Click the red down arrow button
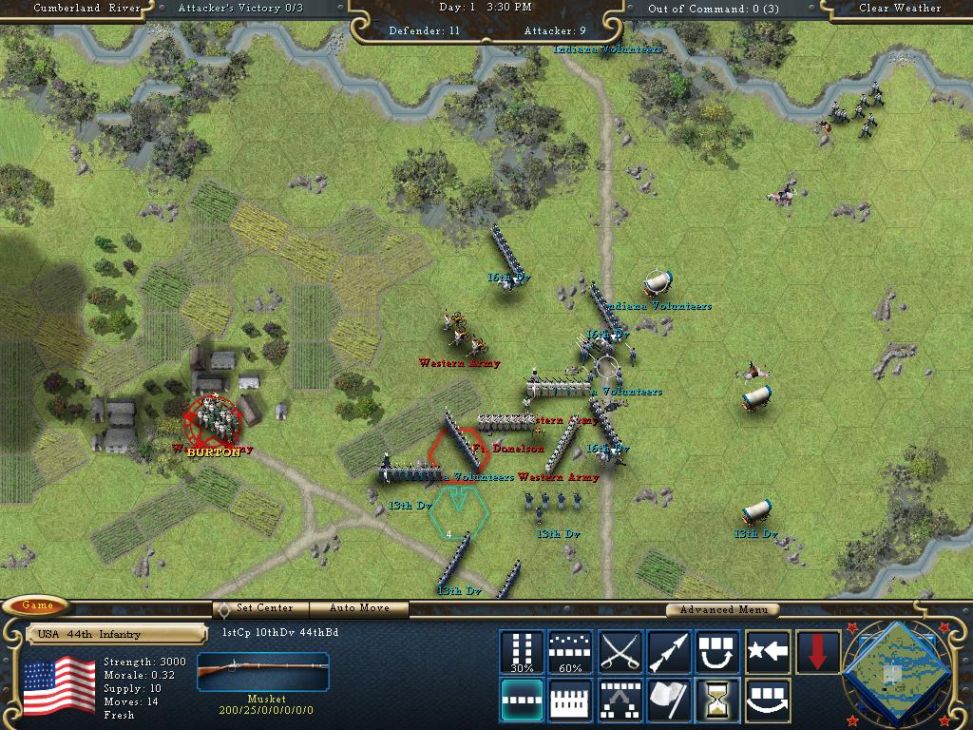973x730 pixels. pyautogui.click(x=817, y=652)
